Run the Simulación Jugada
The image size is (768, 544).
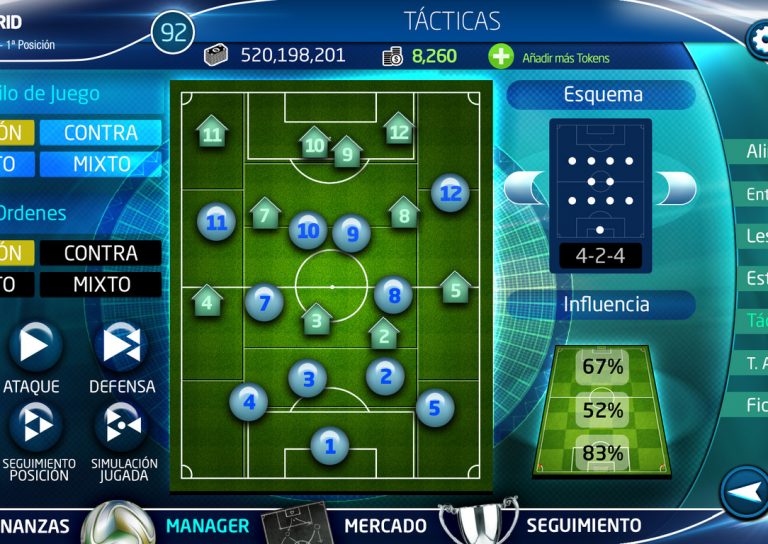click(x=121, y=424)
